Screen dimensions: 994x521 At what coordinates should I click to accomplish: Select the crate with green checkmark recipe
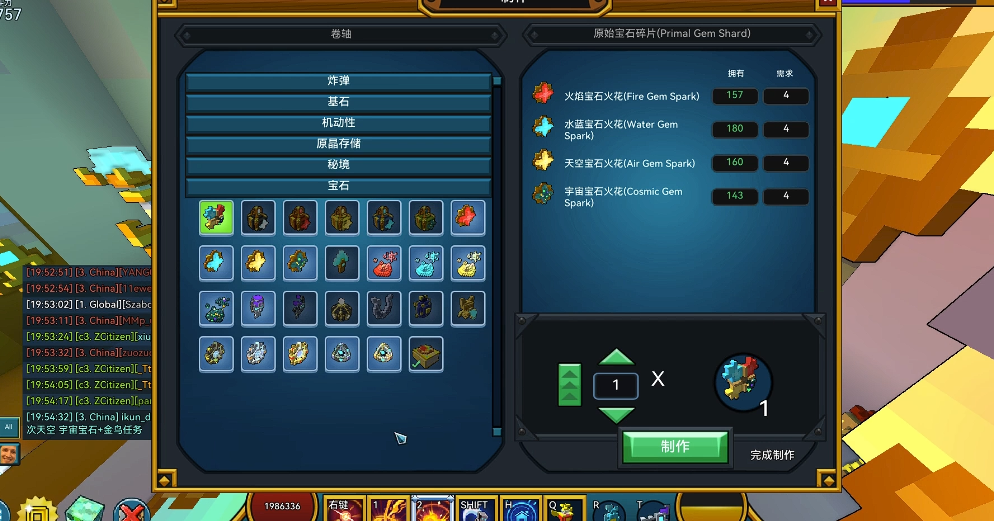pos(426,353)
